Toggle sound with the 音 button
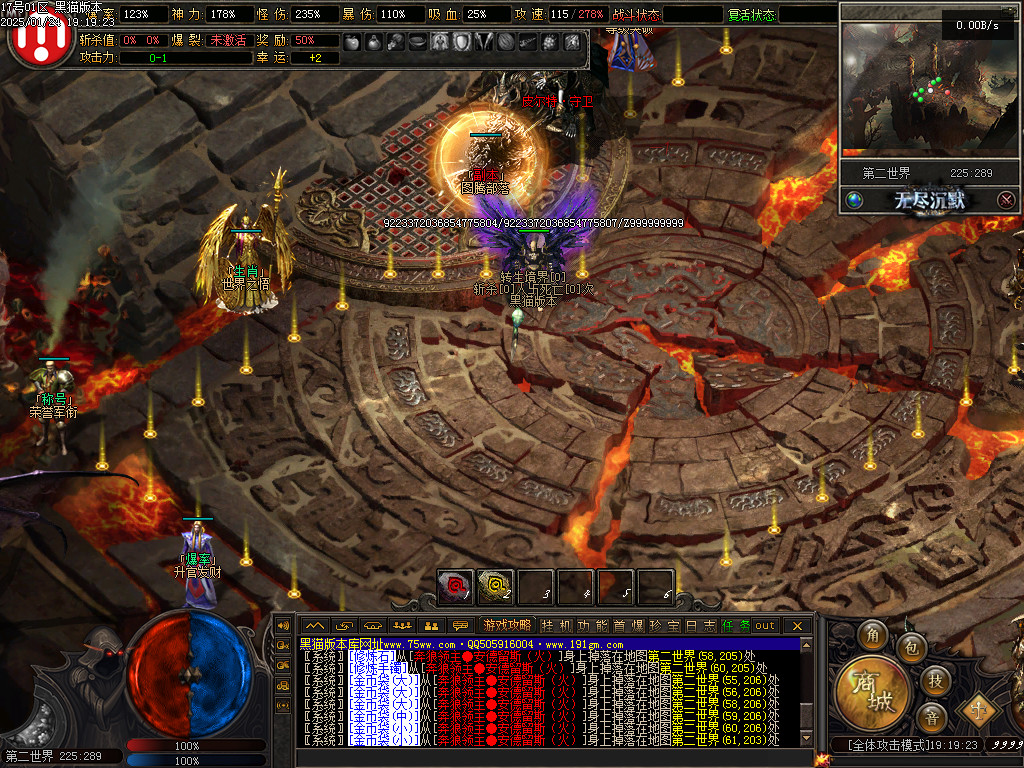1024x768 pixels. (933, 718)
